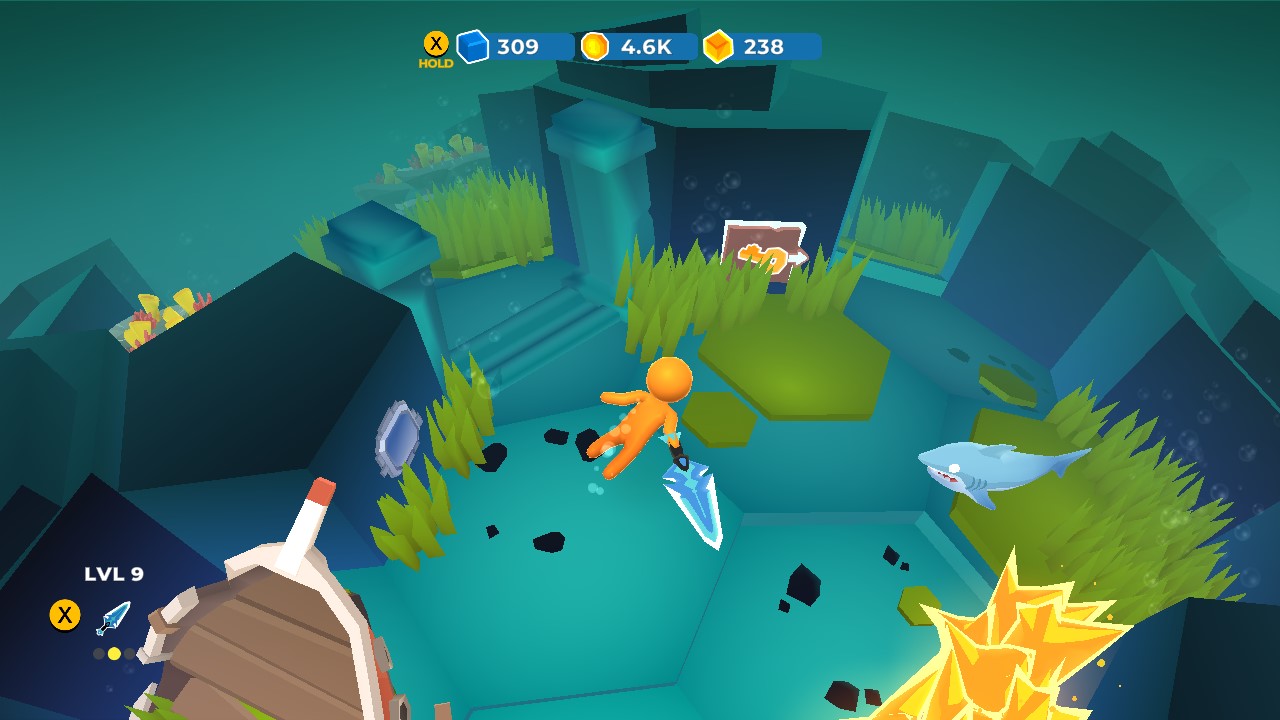Click the LVL 9 label

tap(113, 572)
